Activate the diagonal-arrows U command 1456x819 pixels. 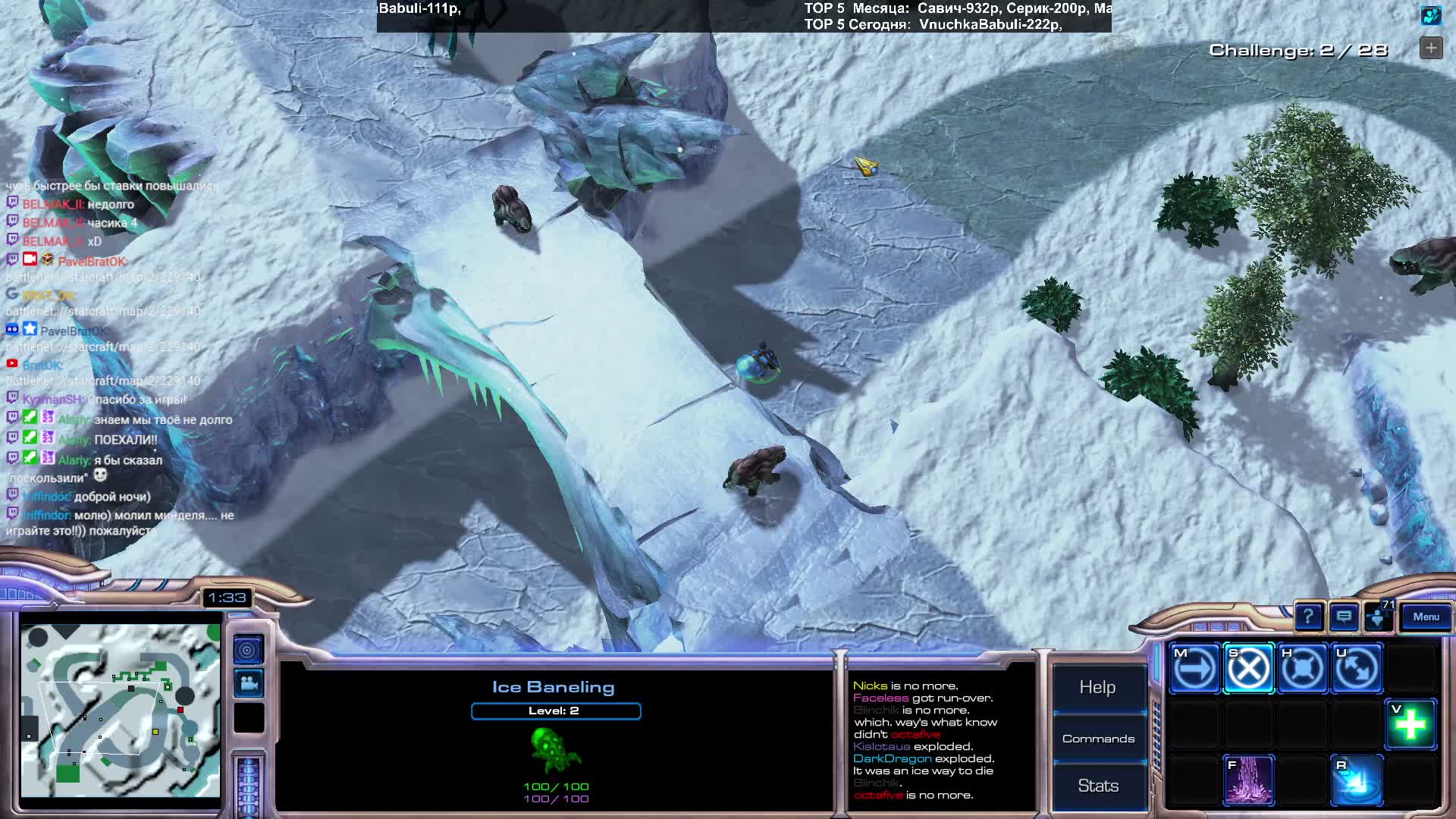point(1357,669)
